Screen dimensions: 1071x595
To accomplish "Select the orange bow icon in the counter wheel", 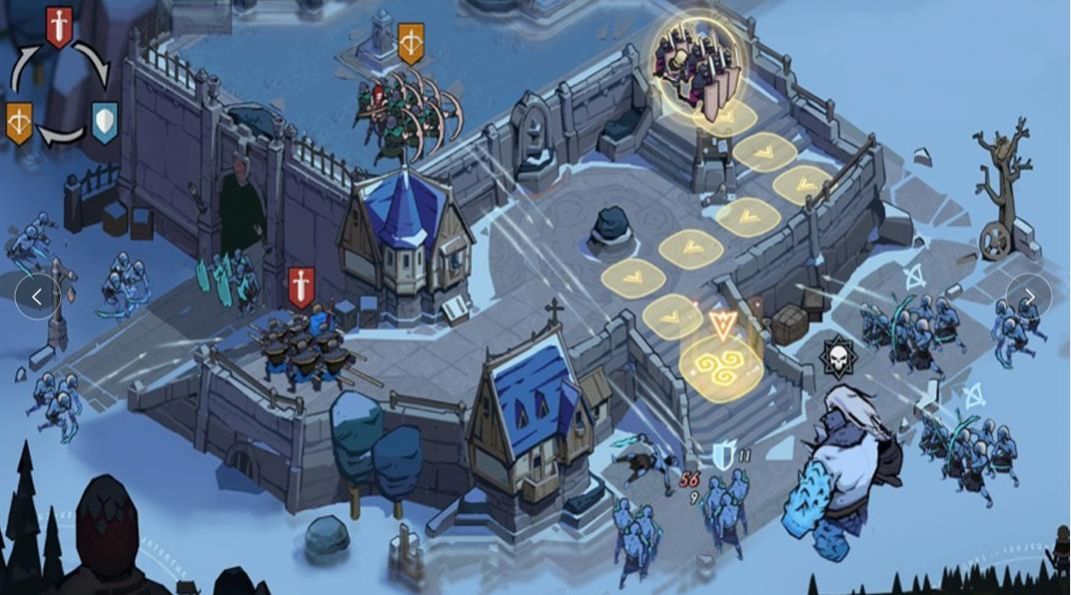I will click(19, 121).
